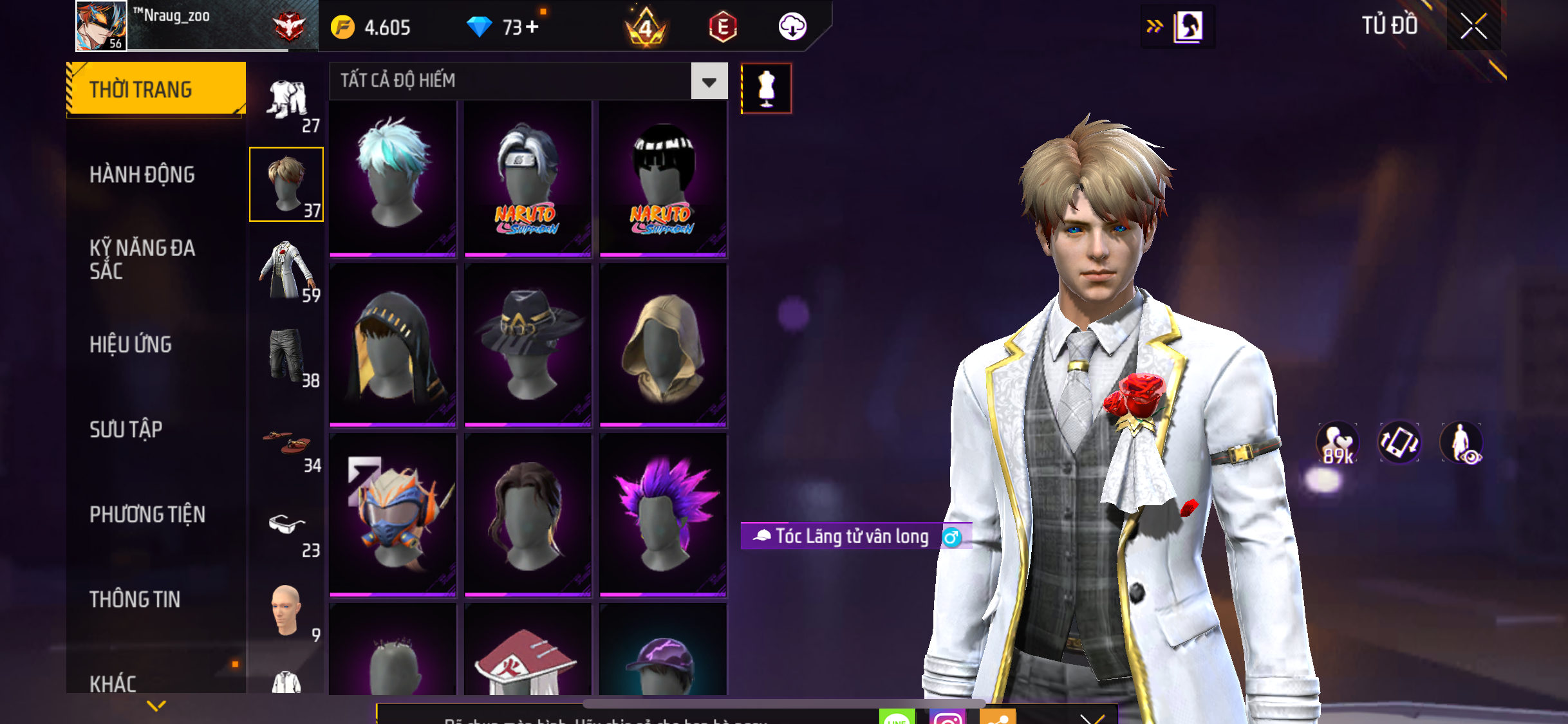The width and height of the screenshot is (1568, 724).
Task: Open the KỸ NĂNG ĐA SẮC tab
Action: [142, 259]
